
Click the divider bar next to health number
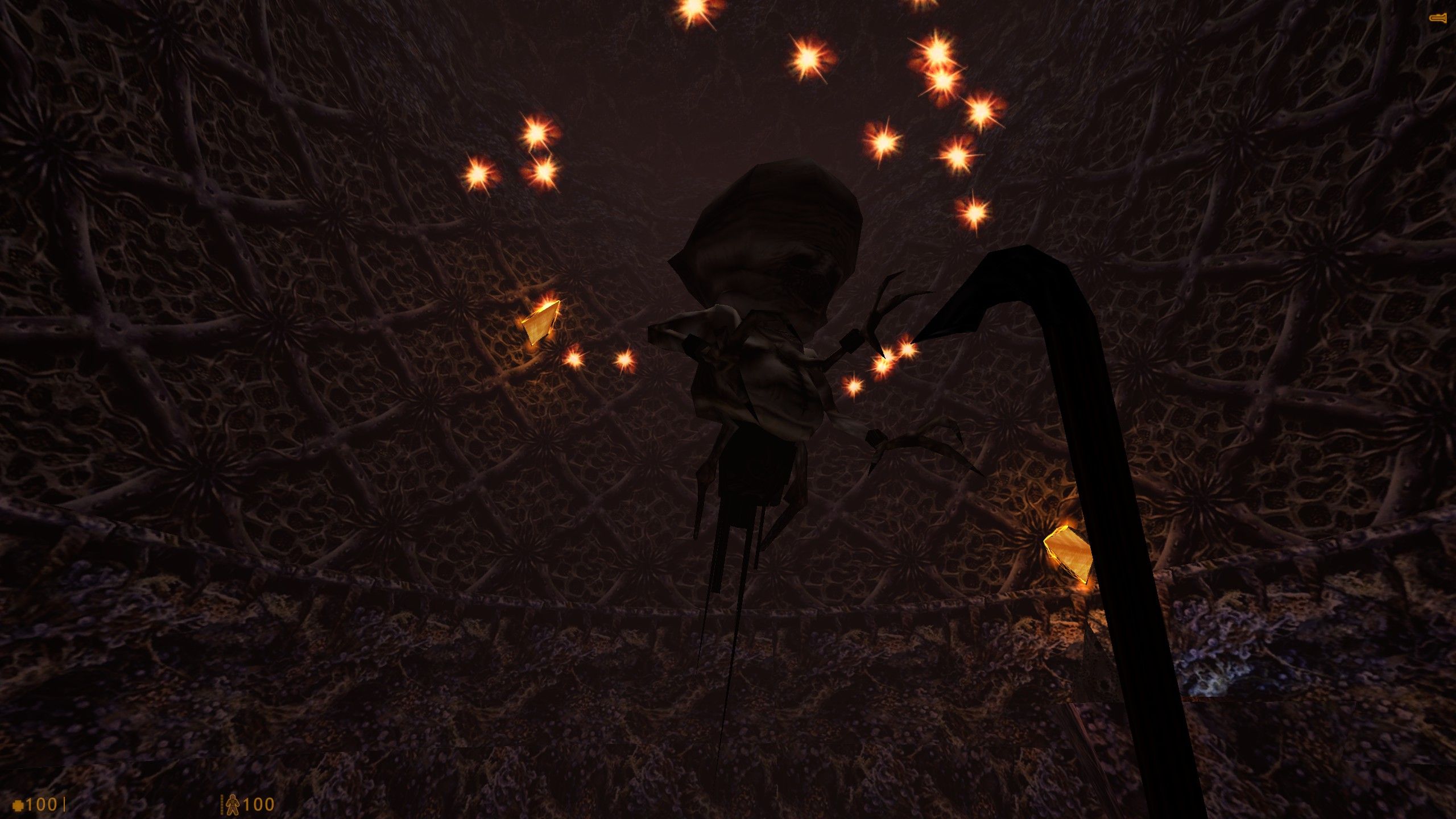pyautogui.click(x=64, y=805)
